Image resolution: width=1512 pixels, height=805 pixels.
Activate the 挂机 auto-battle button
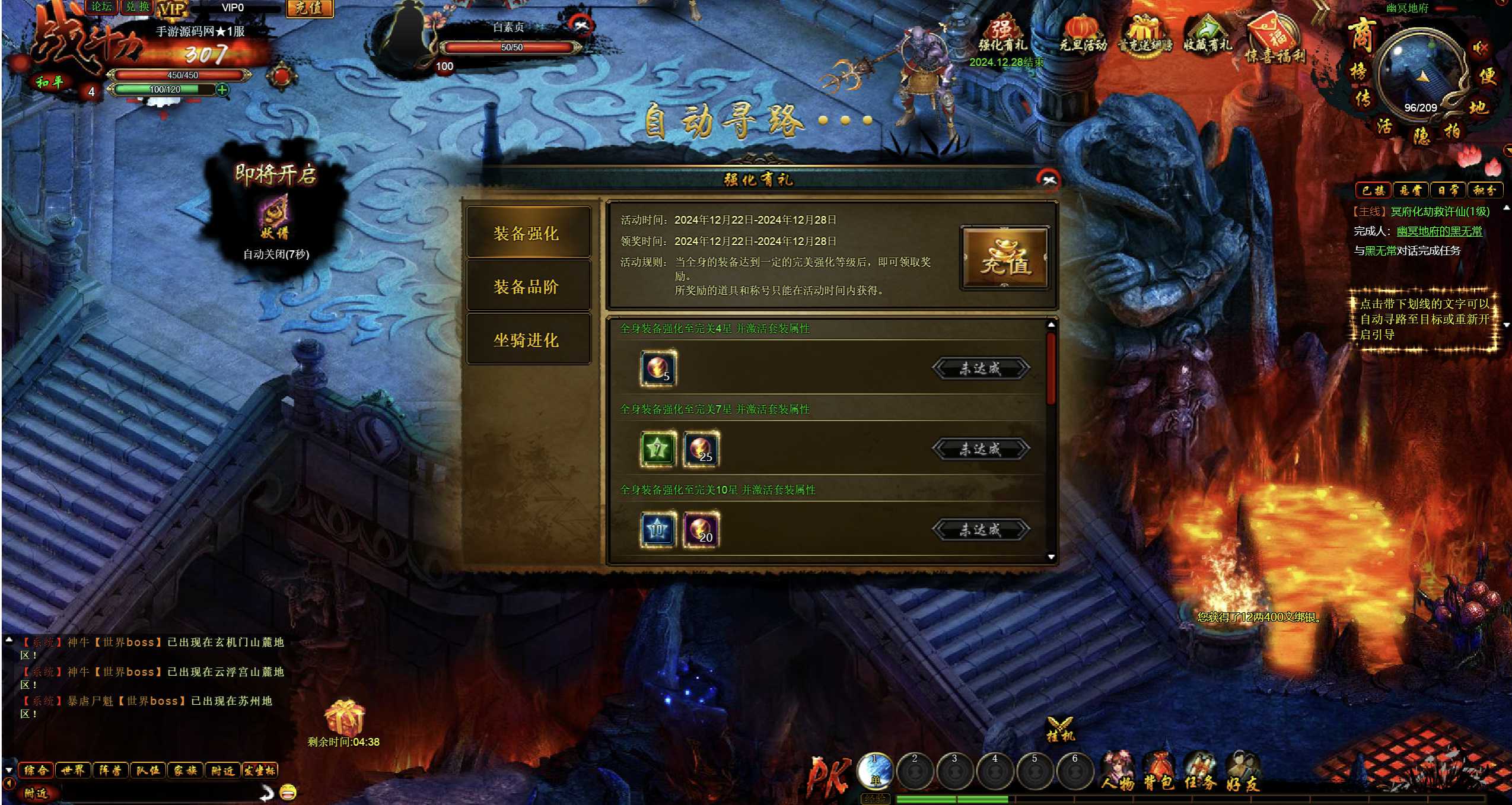point(1059,729)
